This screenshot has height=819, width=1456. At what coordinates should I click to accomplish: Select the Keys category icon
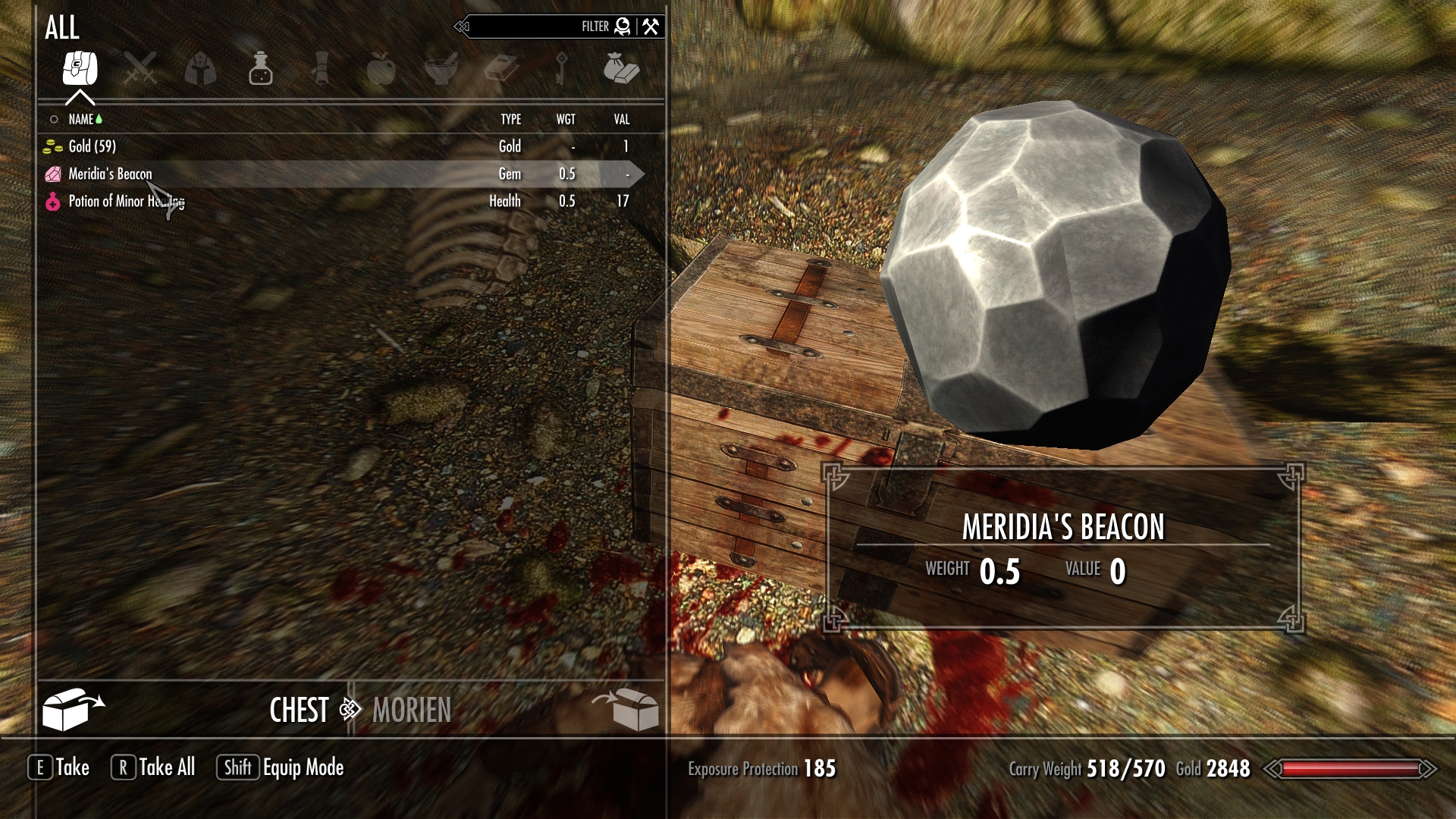pos(561,69)
